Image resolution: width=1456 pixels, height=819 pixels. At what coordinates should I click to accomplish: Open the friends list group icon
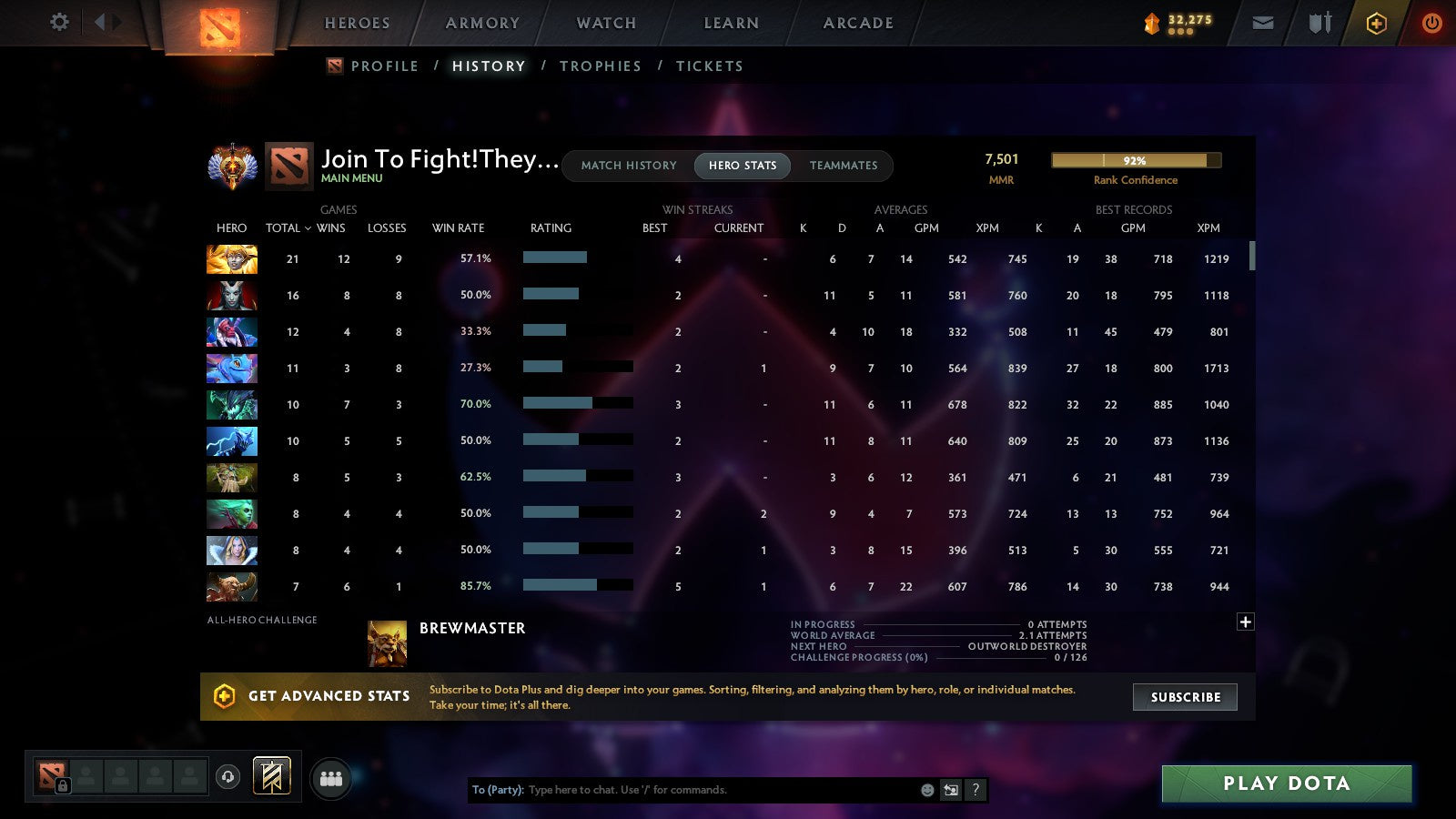click(331, 776)
